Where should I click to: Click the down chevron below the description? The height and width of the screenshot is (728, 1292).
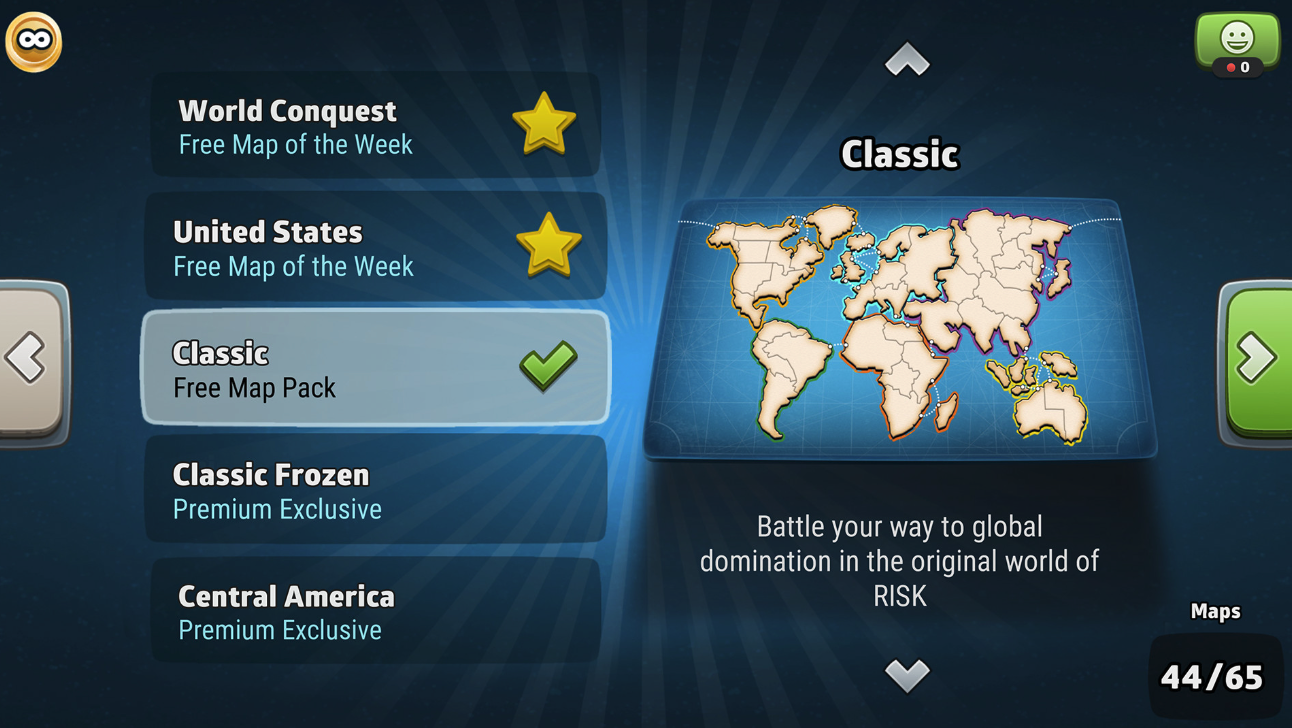[907, 675]
